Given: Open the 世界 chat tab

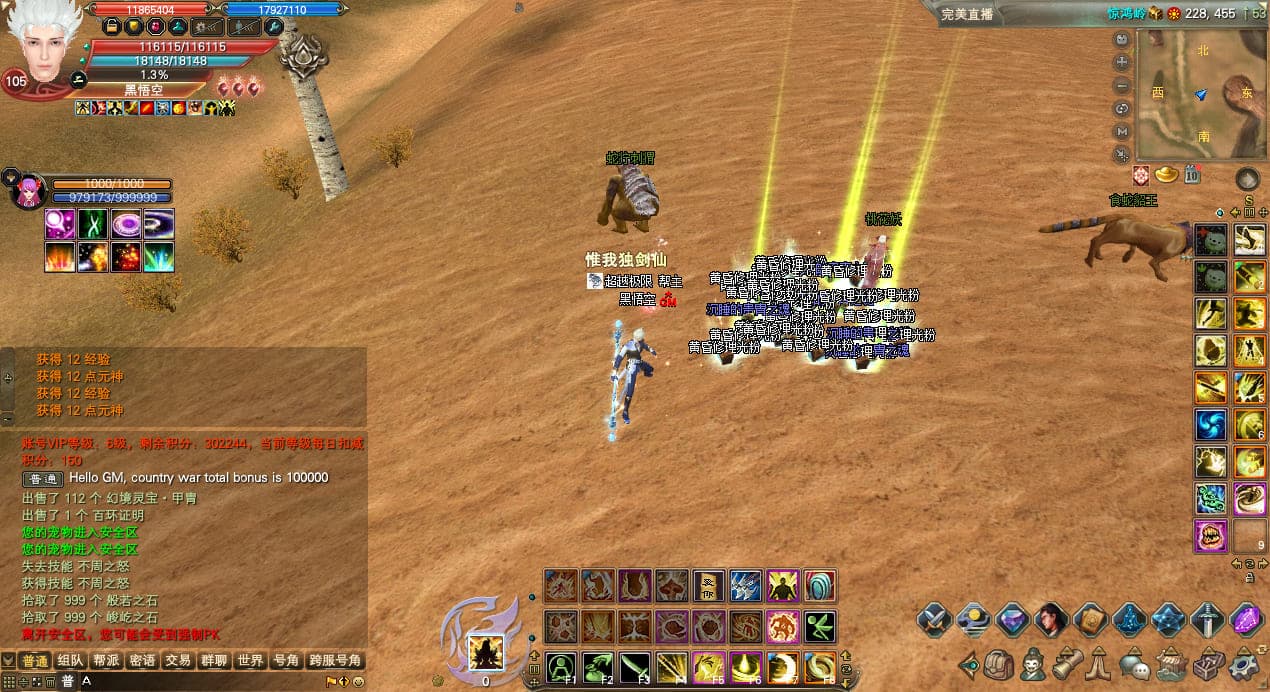Looking at the screenshot, I should coord(250,661).
